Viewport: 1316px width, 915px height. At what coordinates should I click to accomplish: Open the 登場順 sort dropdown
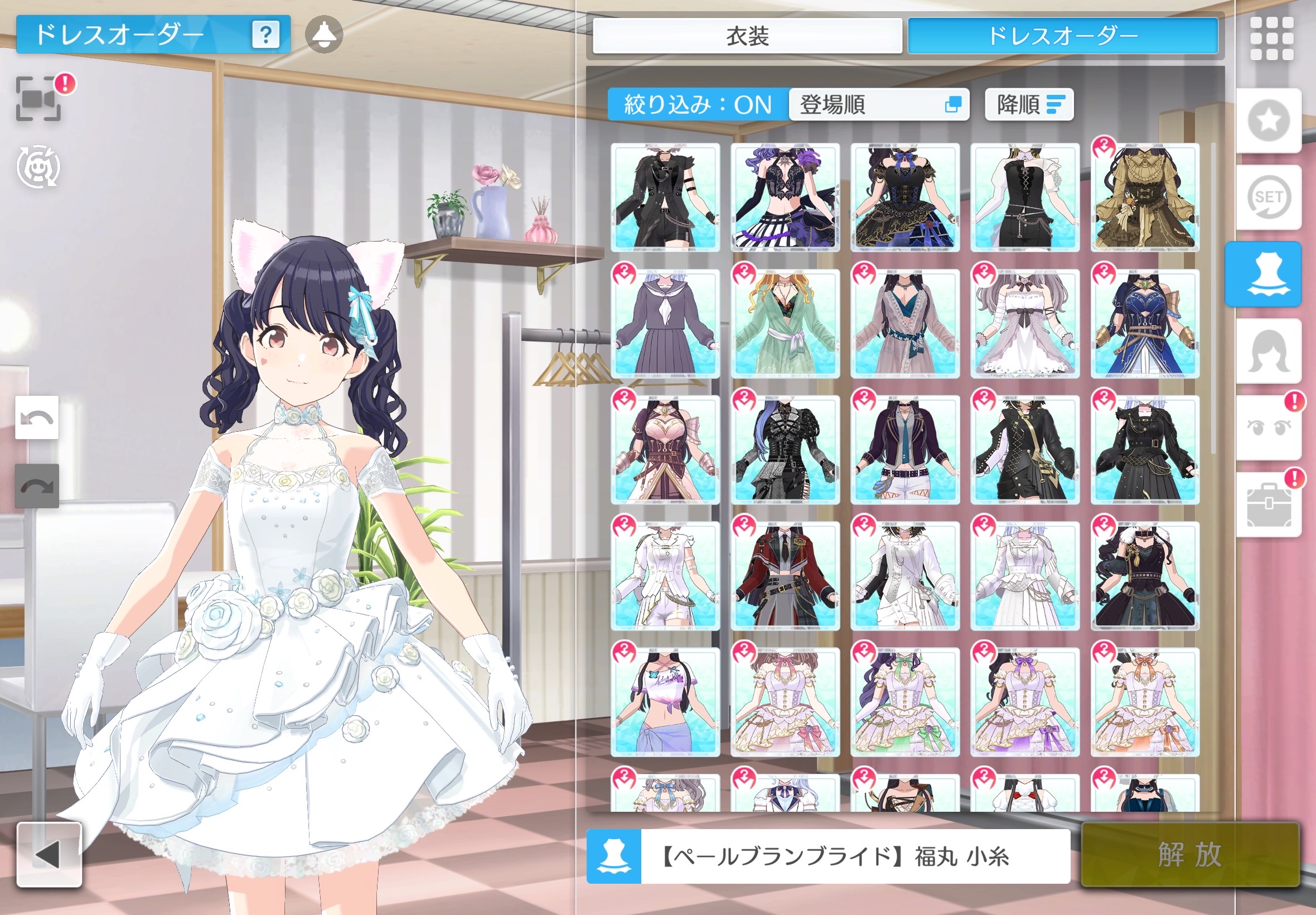(879, 105)
